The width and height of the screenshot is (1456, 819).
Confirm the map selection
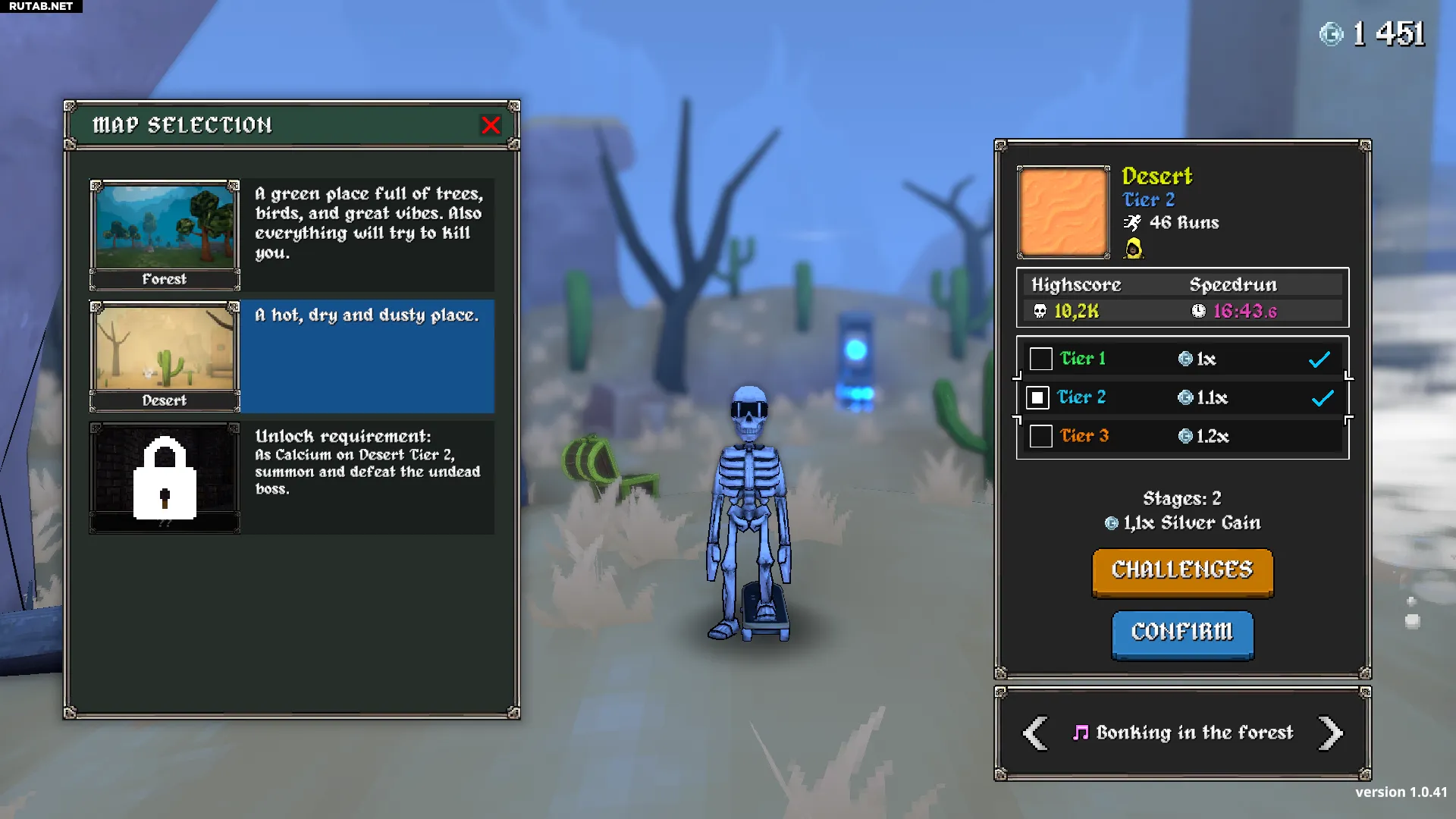pyautogui.click(x=1182, y=633)
